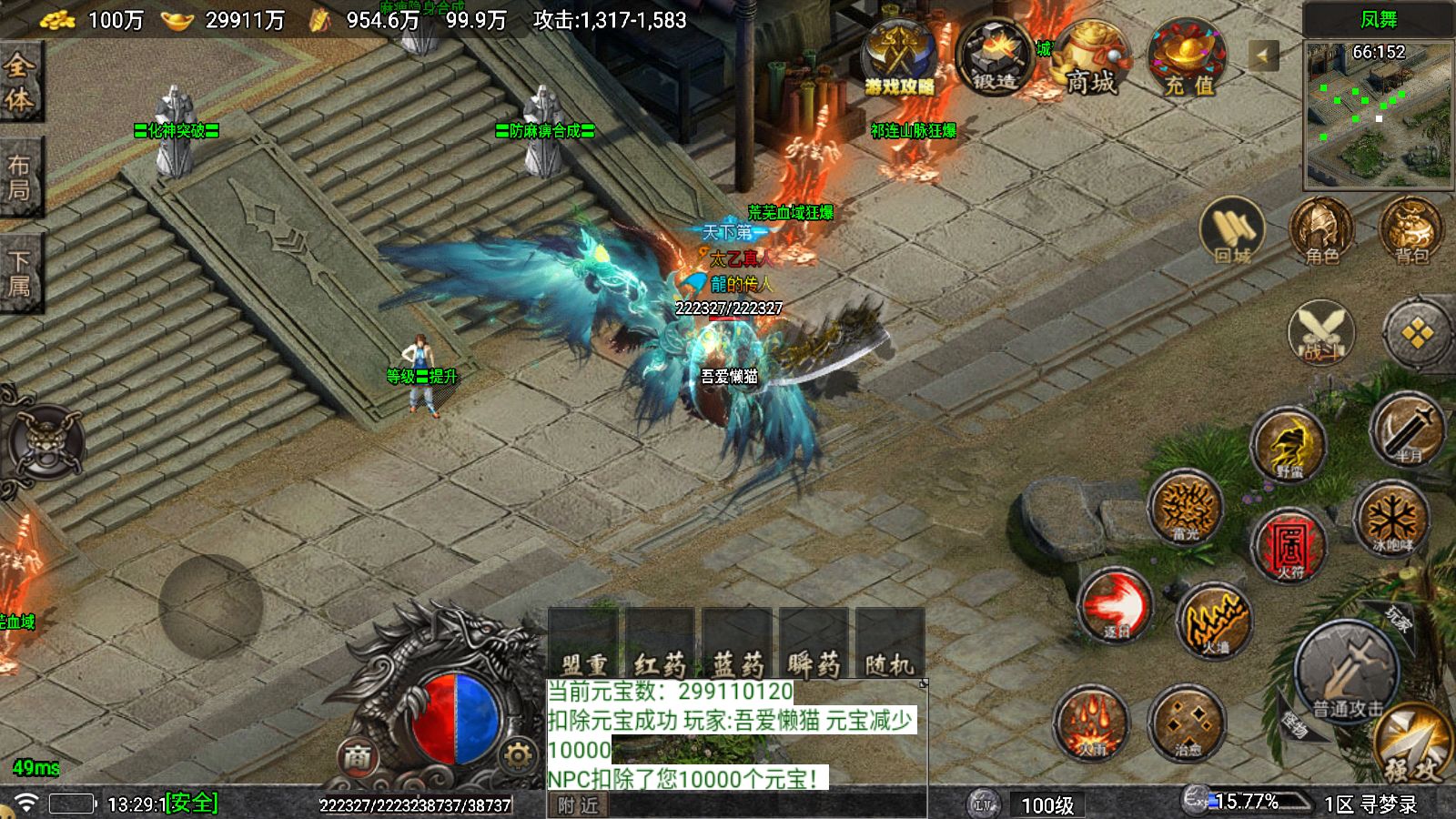The image size is (1456, 819).
Task: Open the 背包 backpack
Action: [1411, 231]
